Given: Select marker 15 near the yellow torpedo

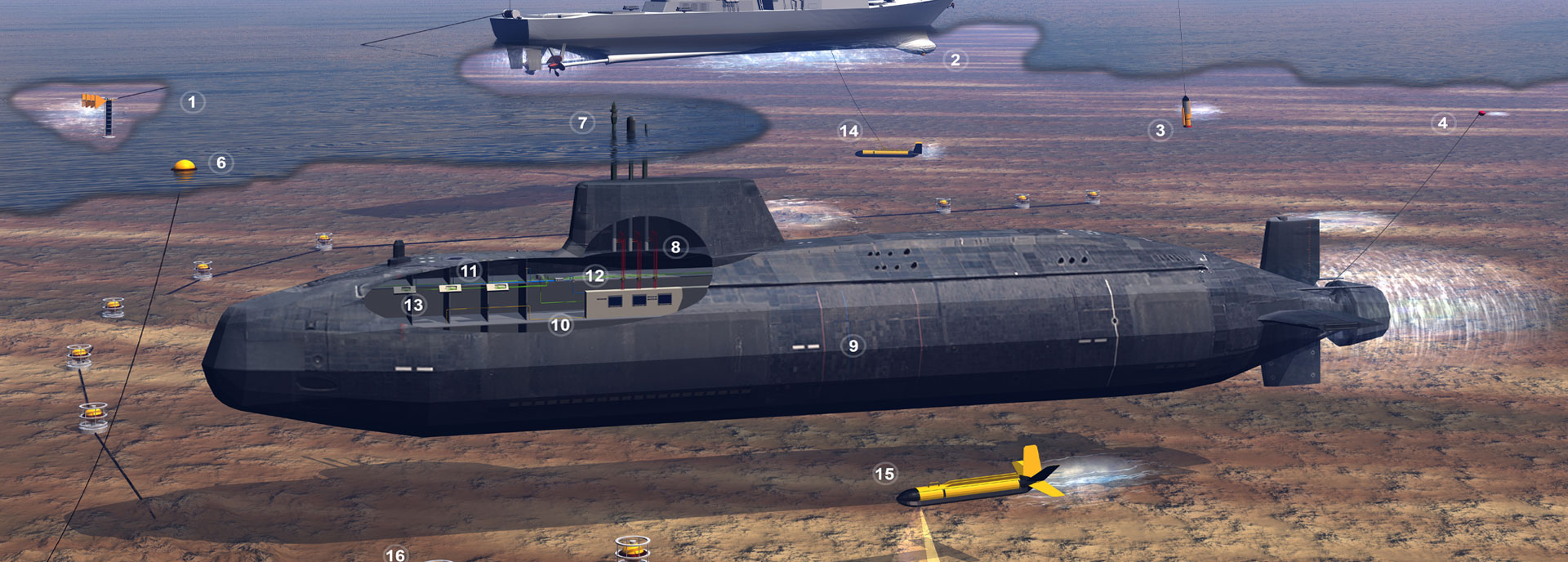Looking at the screenshot, I should [x=884, y=474].
